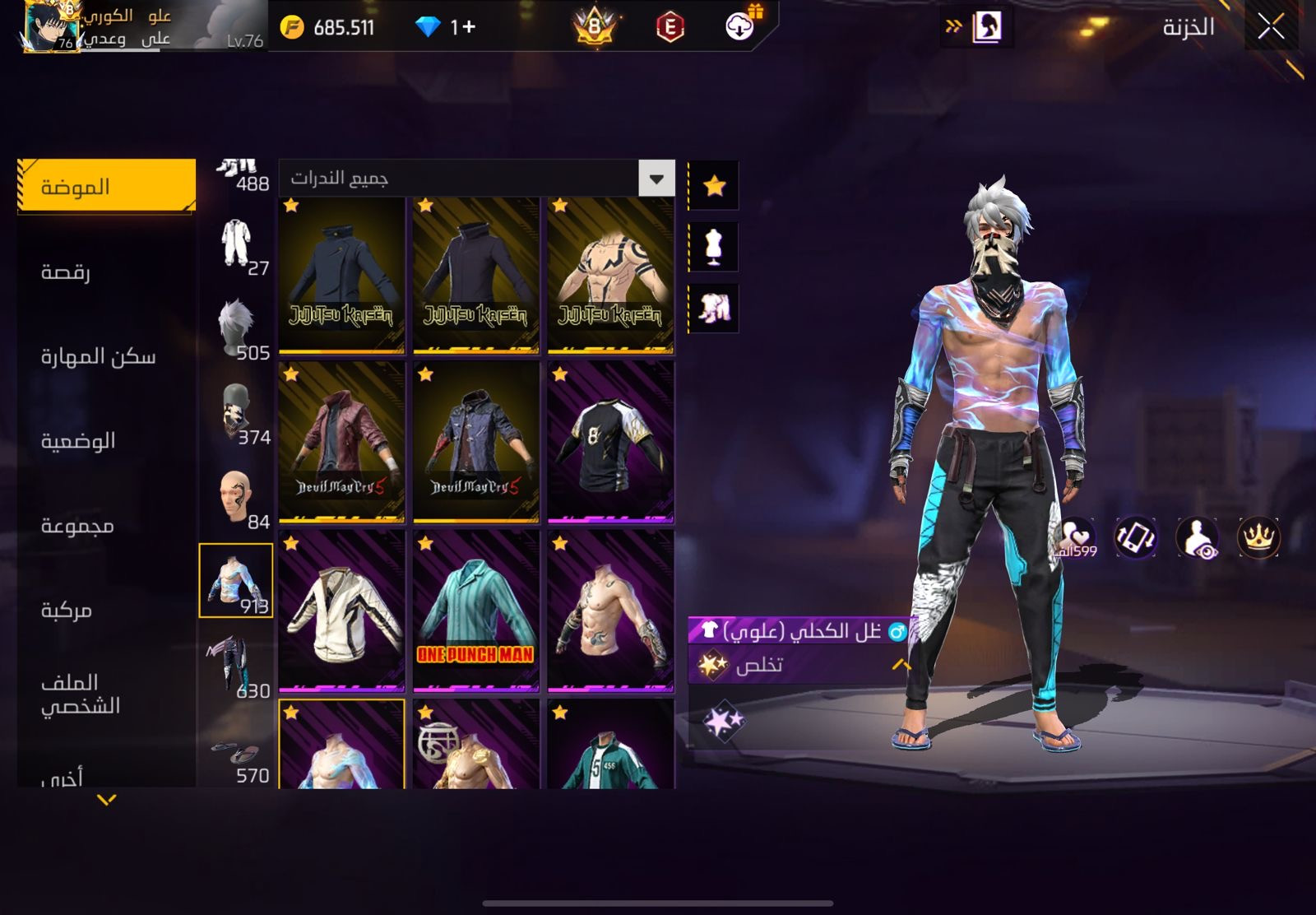
Task: Pick the One Punch Man teal pajama top
Action: [x=475, y=611]
